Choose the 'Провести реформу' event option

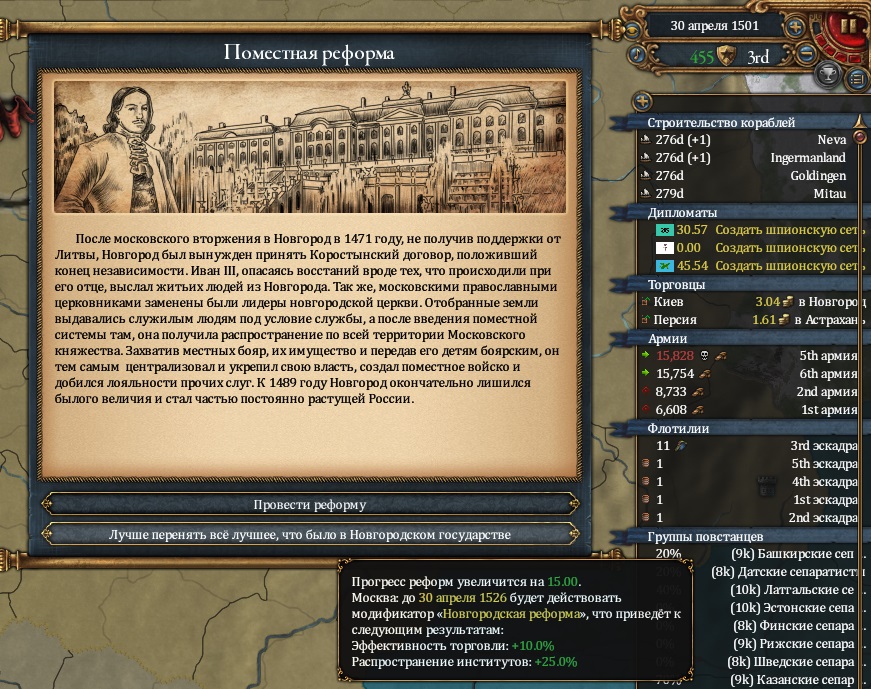point(310,505)
